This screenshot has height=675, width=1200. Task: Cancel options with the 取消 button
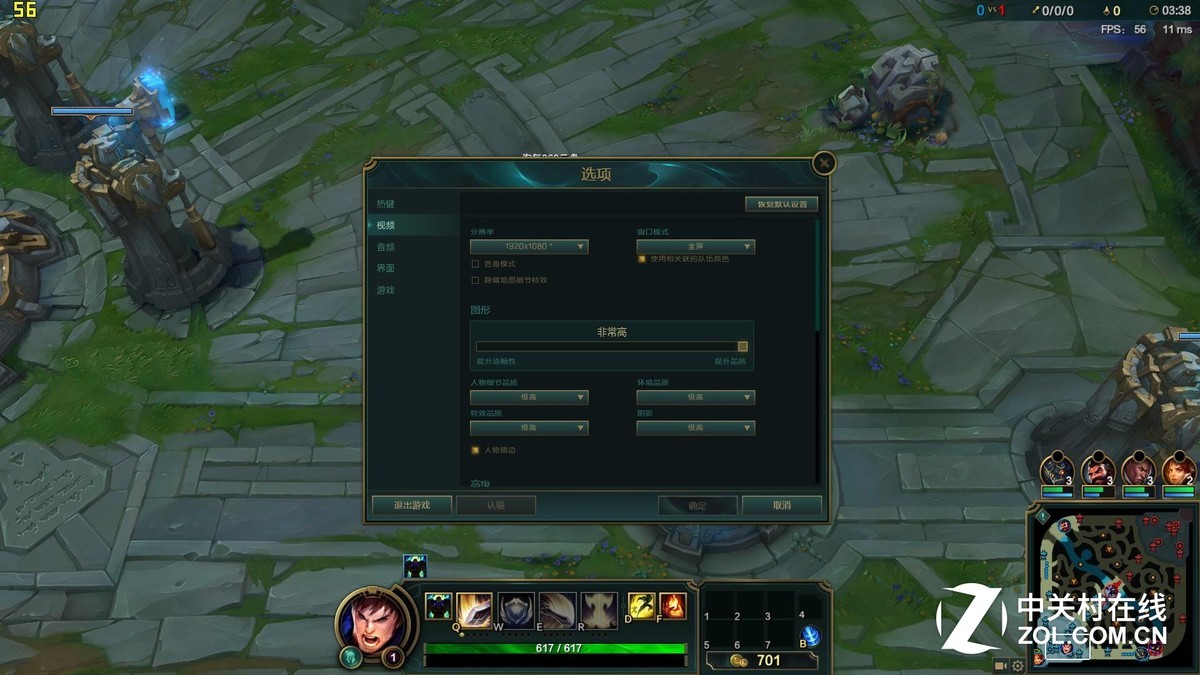click(x=782, y=505)
